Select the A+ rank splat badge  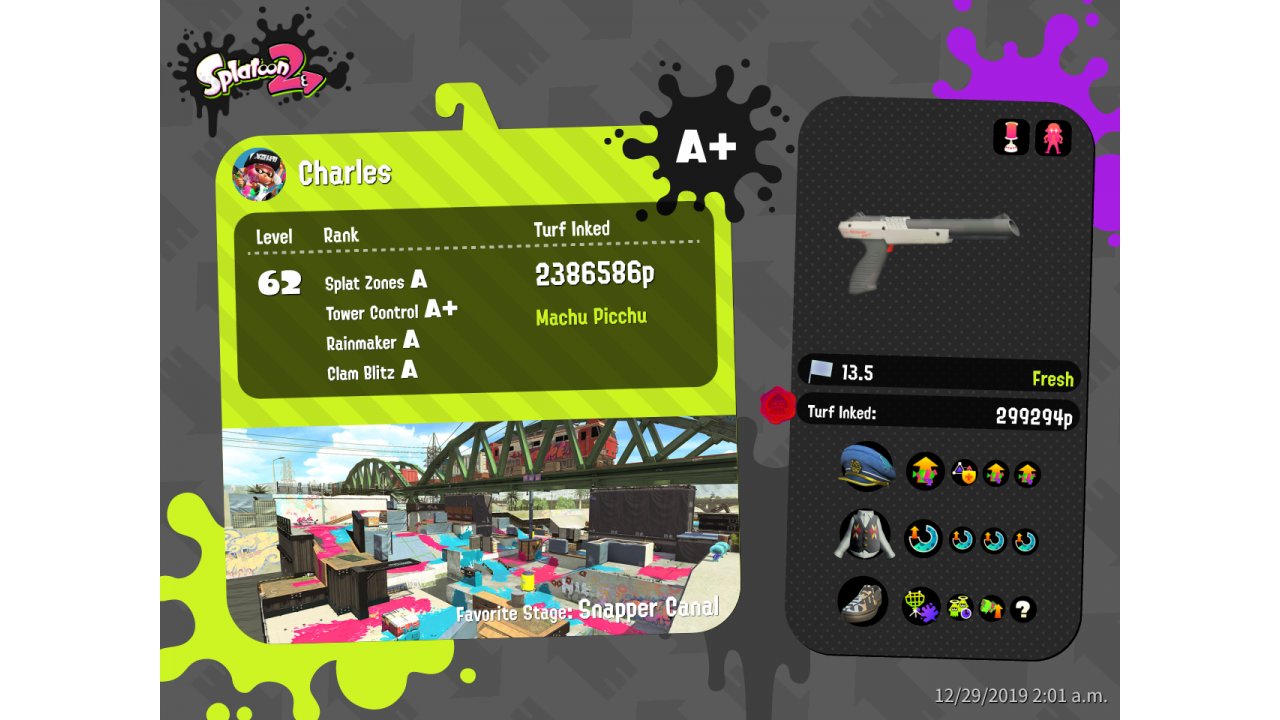pos(706,147)
